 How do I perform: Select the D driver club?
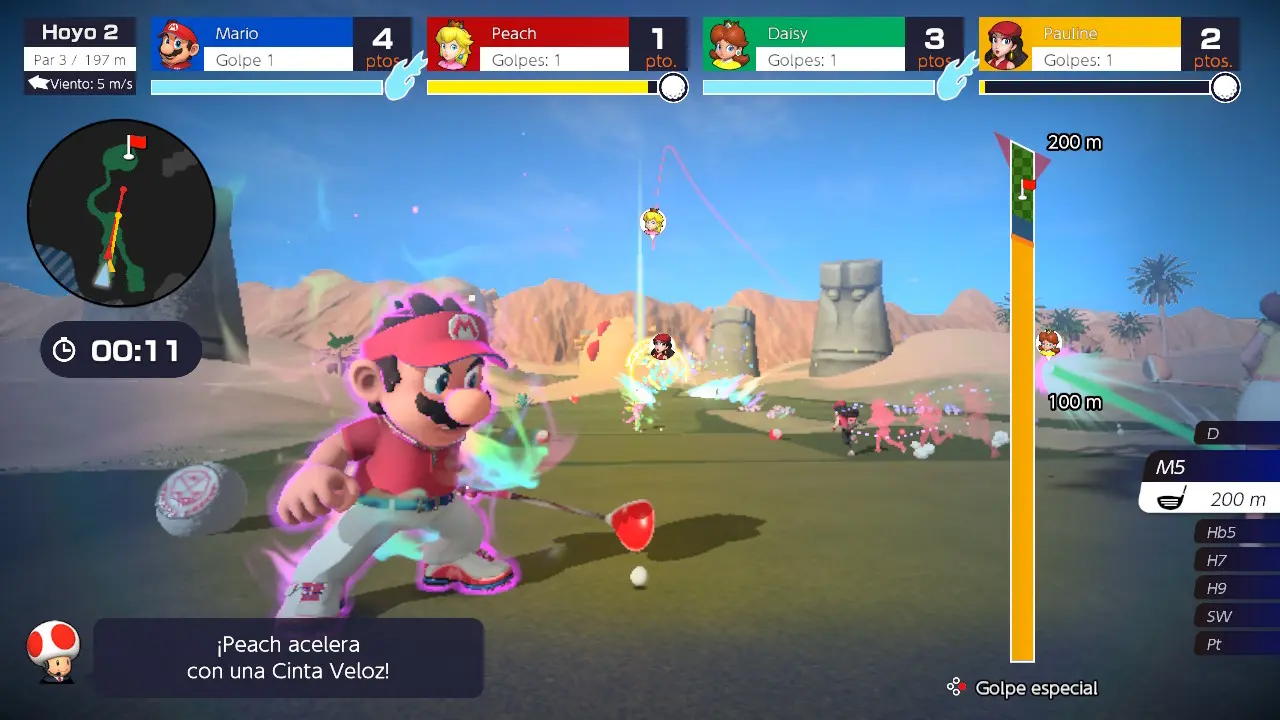click(1236, 433)
